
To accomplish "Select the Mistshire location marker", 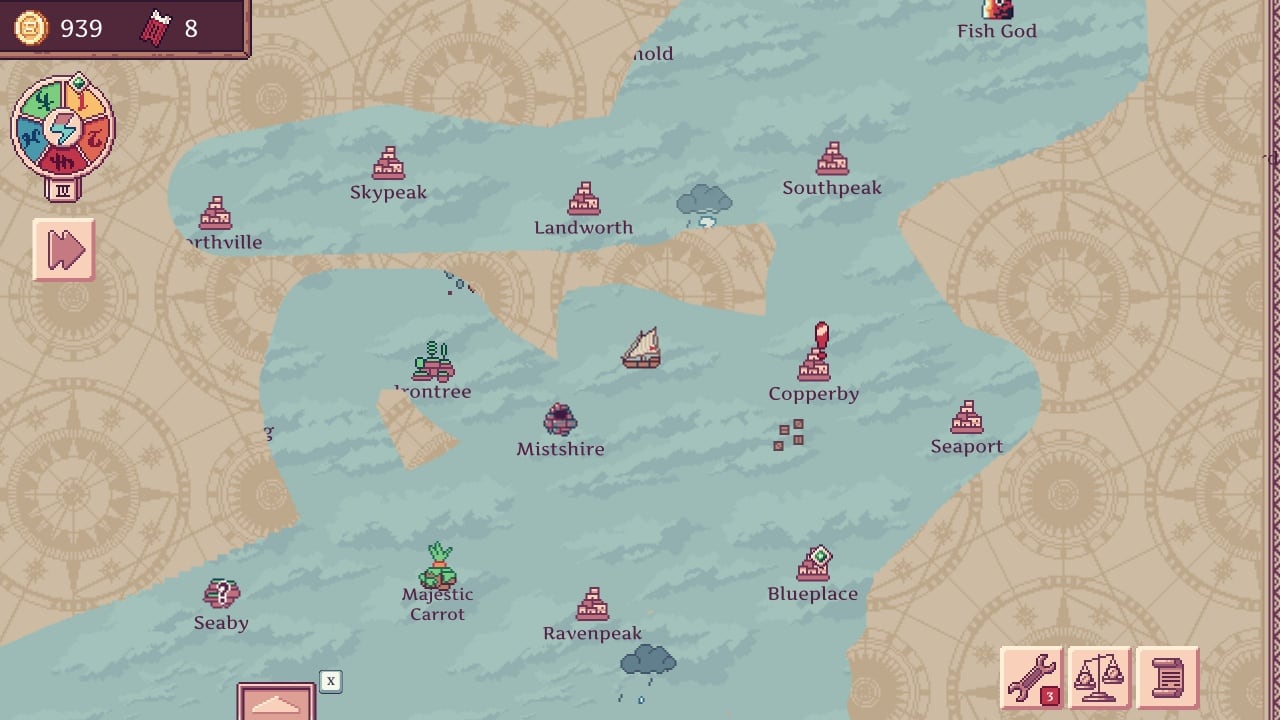I will pos(560,420).
